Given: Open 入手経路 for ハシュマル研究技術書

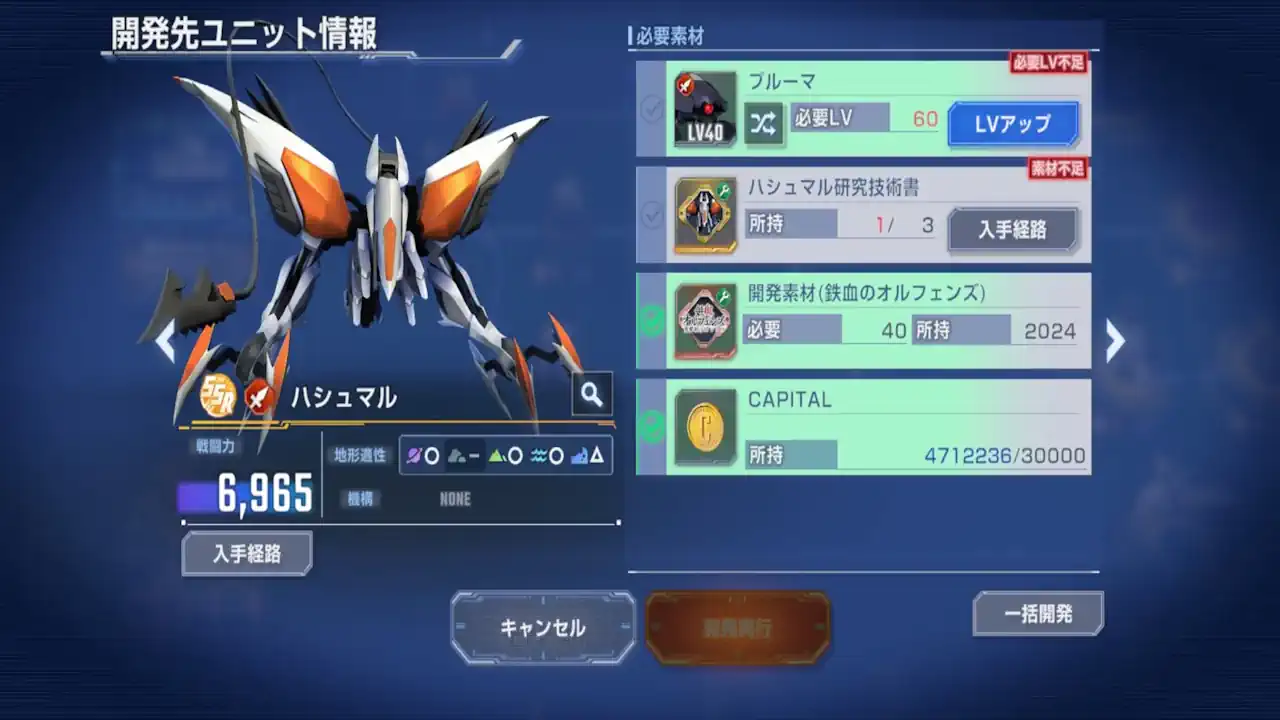Looking at the screenshot, I should 1012,229.
